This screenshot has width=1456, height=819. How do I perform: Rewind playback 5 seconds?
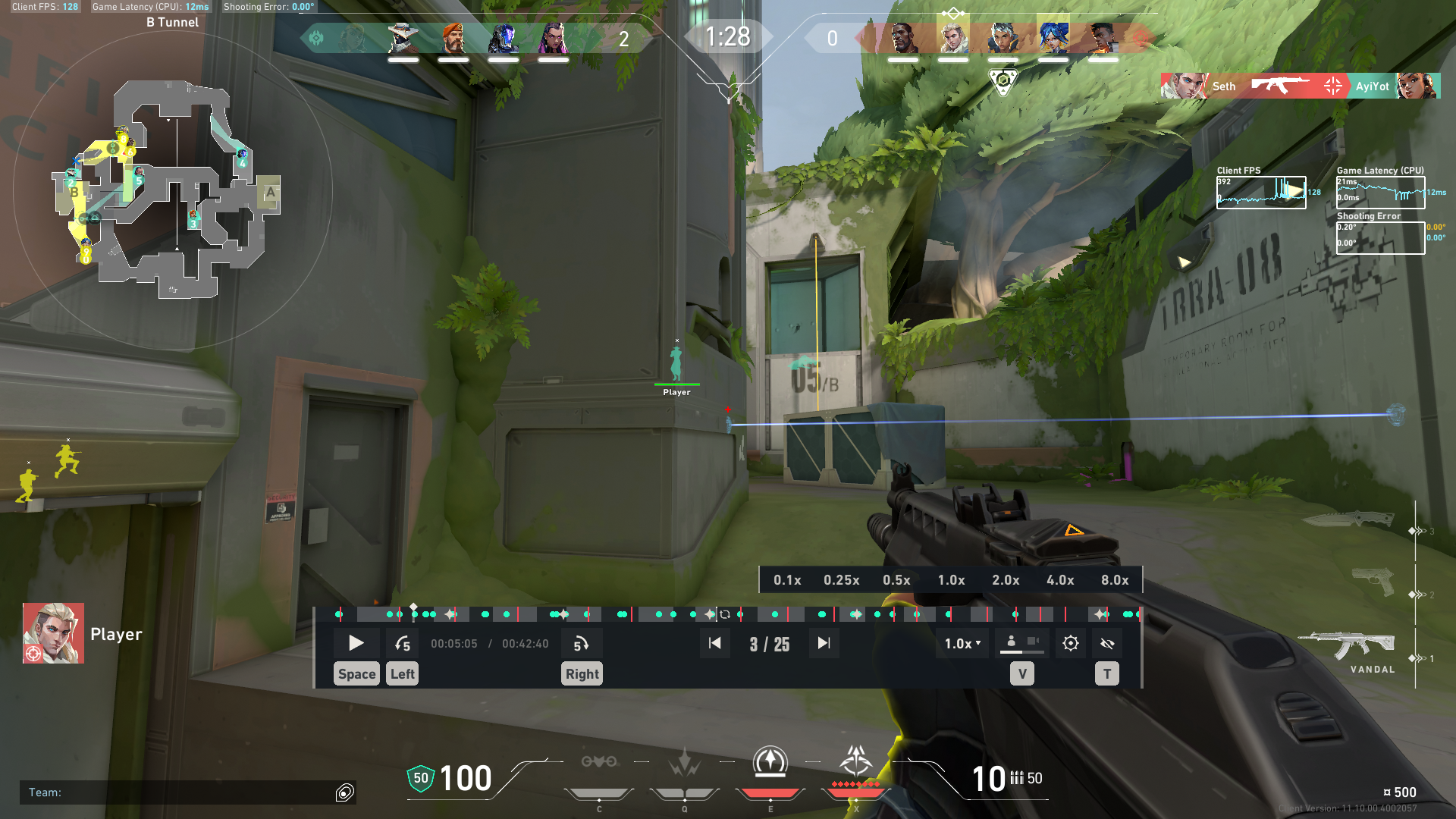[x=403, y=643]
